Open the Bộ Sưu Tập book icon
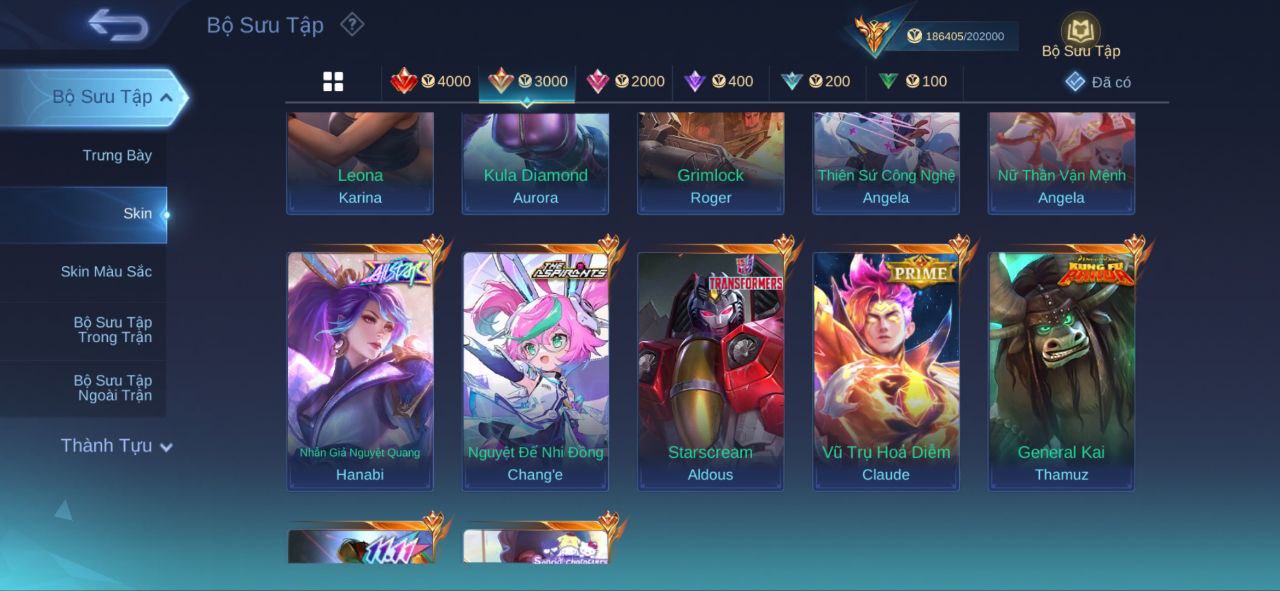Image resolution: width=1280 pixels, height=591 pixels. point(1080,31)
